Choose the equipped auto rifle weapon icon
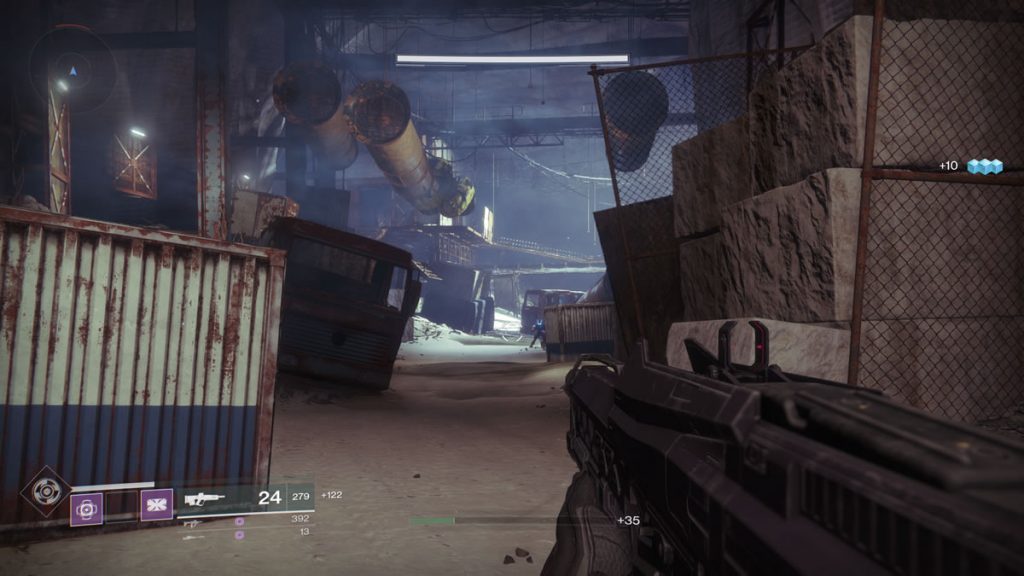This screenshot has width=1024, height=576. click(204, 497)
